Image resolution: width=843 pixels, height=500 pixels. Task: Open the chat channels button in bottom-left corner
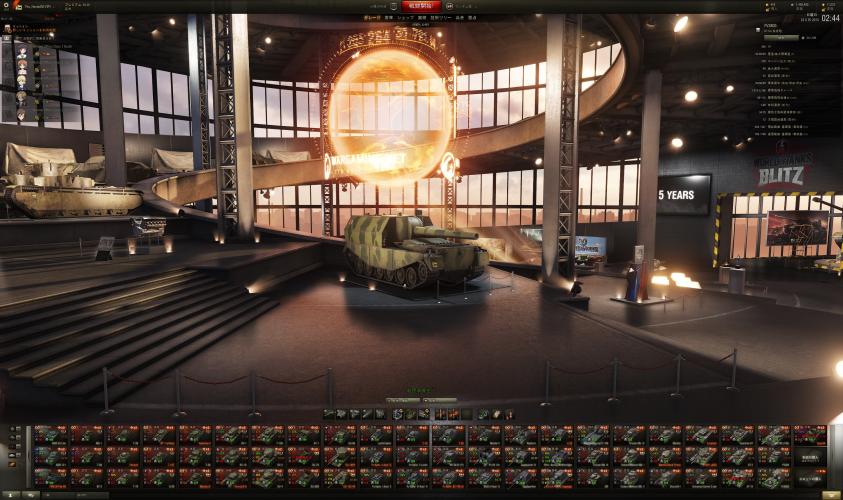30,494
